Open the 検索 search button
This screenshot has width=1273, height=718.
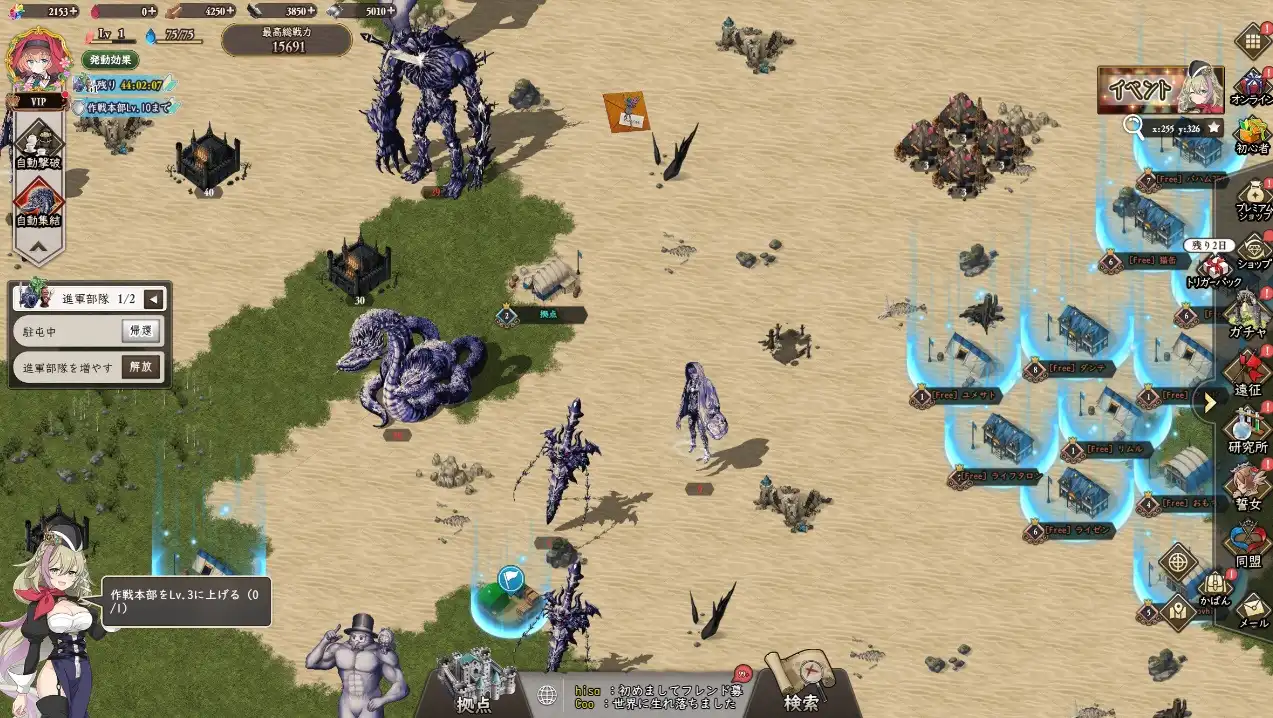(x=800, y=685)
